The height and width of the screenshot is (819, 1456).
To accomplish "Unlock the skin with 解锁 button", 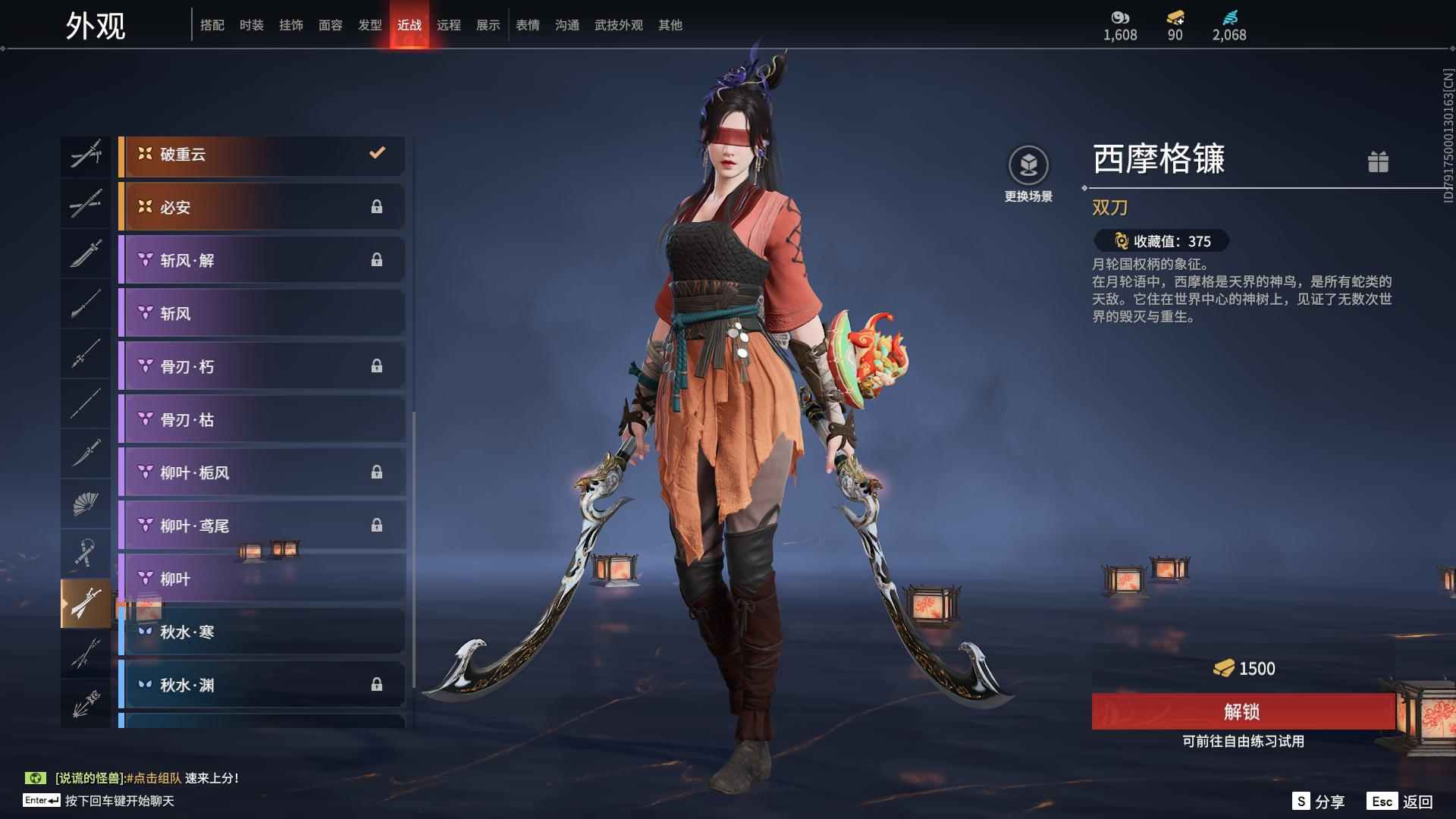I will tap(1242, 711).
